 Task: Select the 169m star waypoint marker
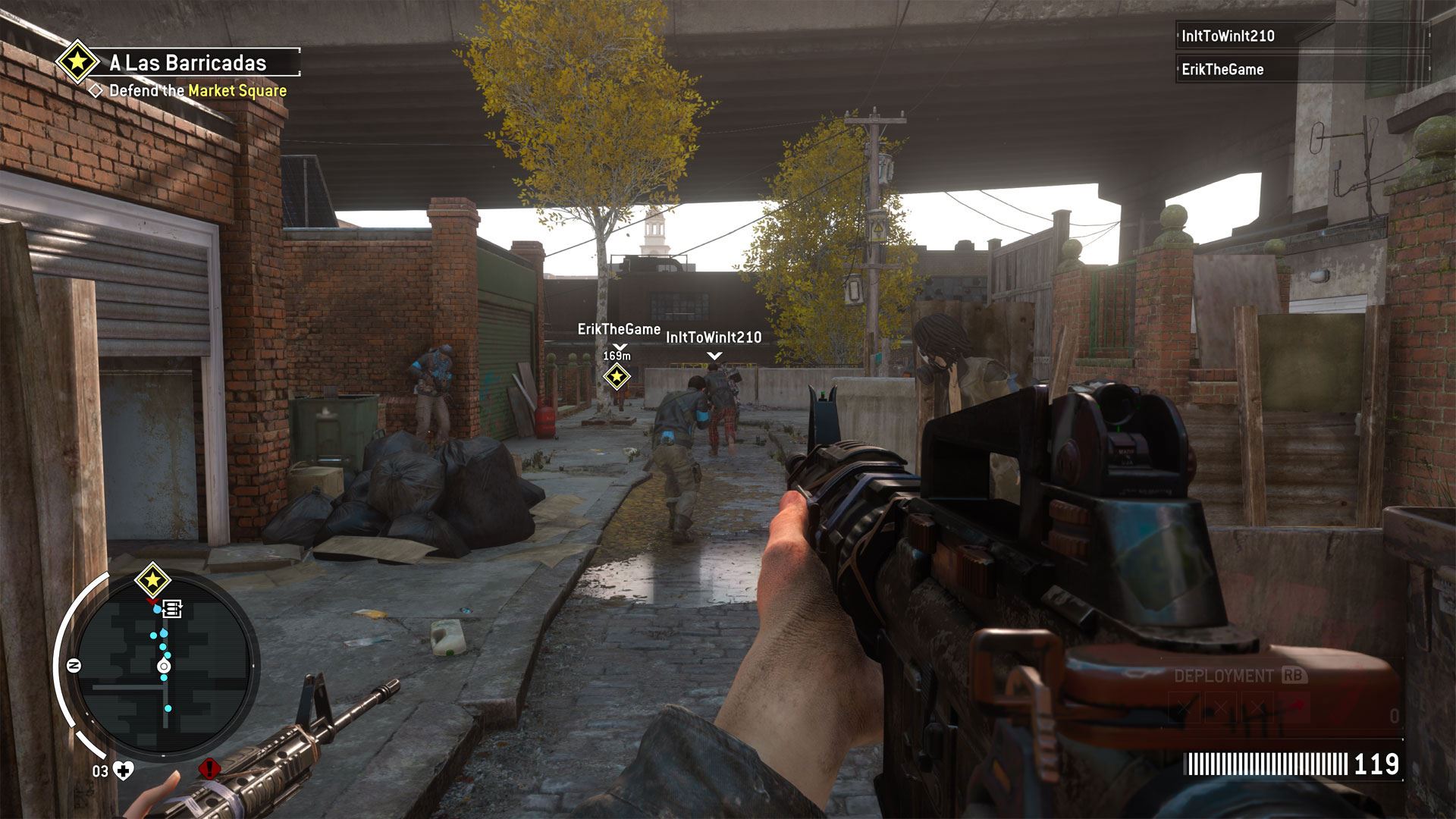pyautogui.click(x=617, y=376)
